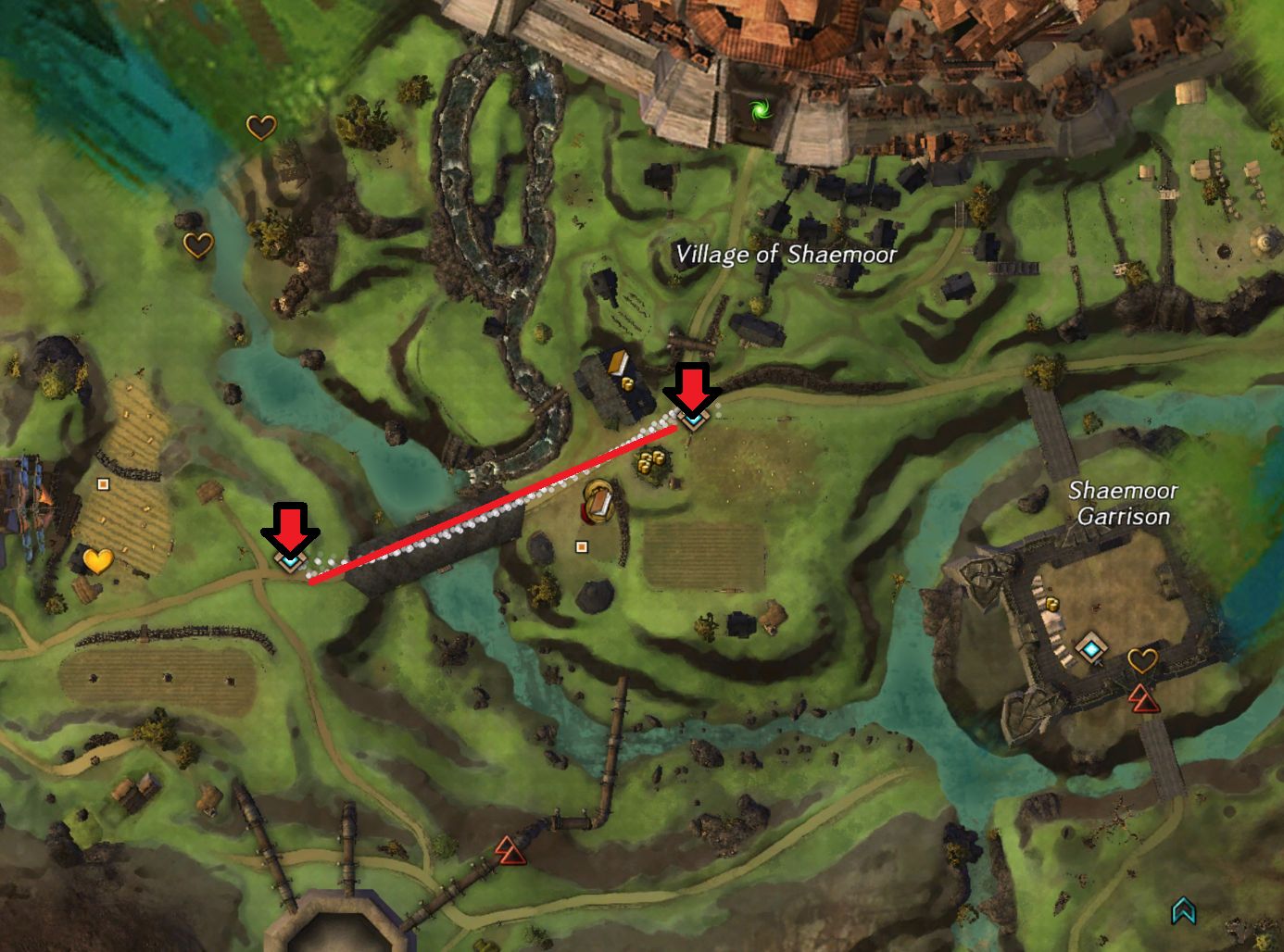Click the waypoint in the Village of Shaemoor
1284x952 pixels.
[x=694, y=420]
